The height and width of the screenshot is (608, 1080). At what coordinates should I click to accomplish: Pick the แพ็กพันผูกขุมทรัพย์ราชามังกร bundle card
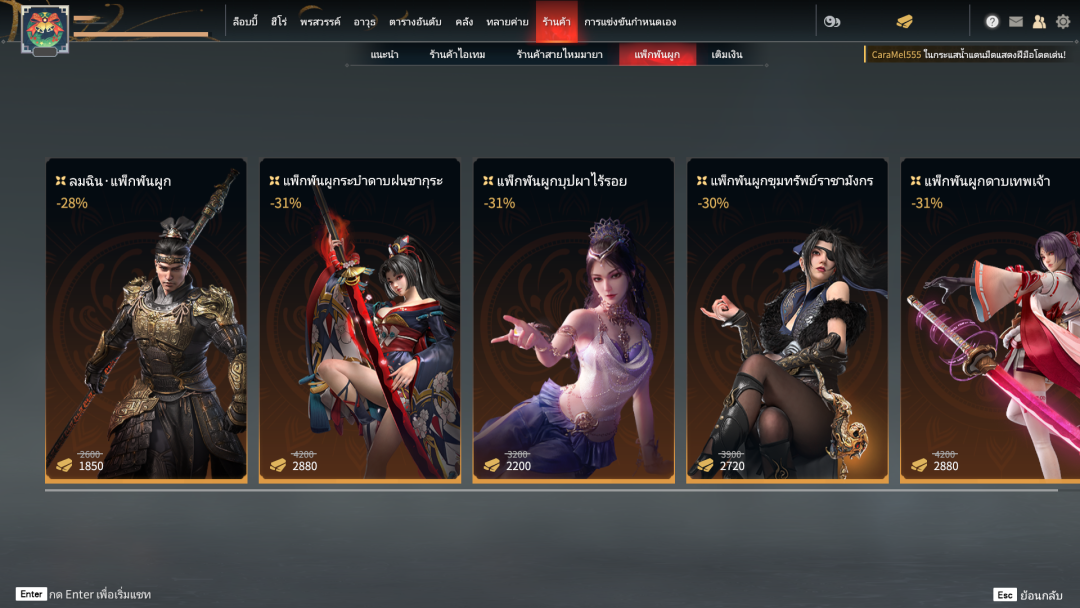pos(787,320)
